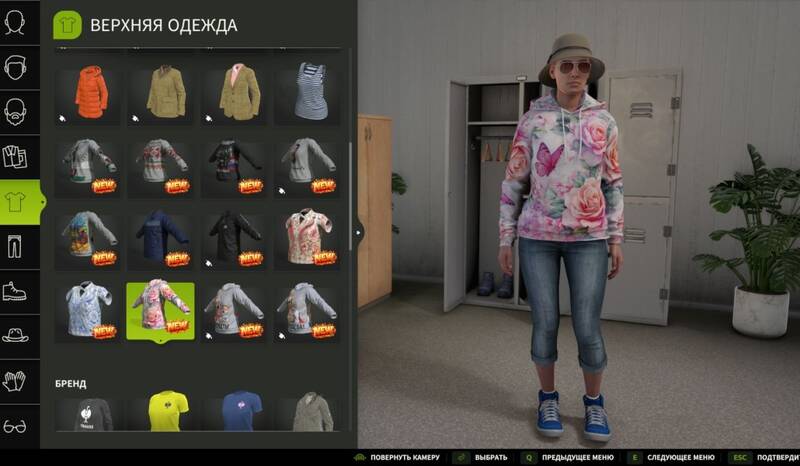The width and height of the screenshot is (800, 466).
Task: Open the gloves category tab
Action: (16, 381)
